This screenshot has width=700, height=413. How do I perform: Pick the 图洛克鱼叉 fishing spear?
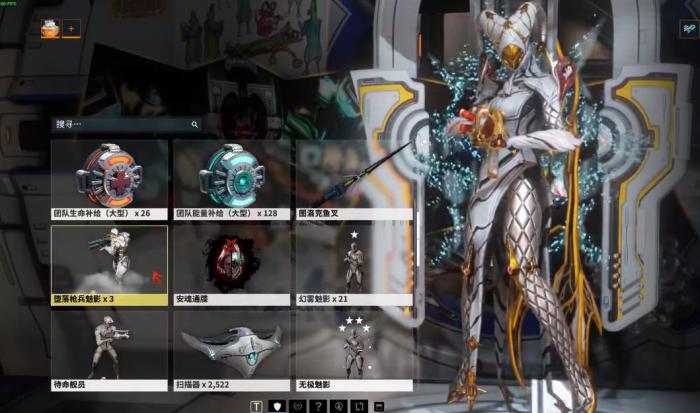(354, 178)
